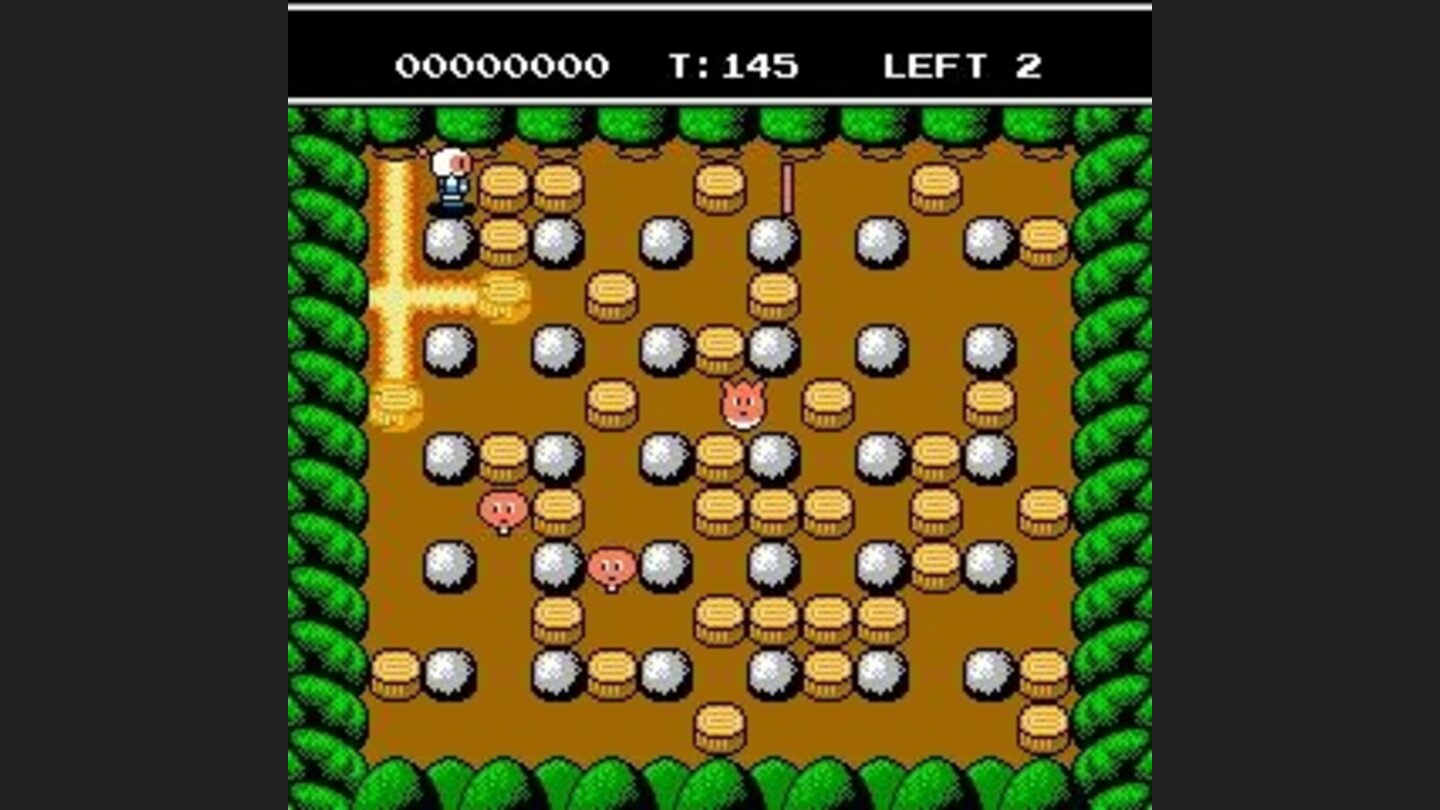Click the hard white rock beside Bomberman
Image resolution: width=1440 pixels, height=810 pixels.
[449, 240]
